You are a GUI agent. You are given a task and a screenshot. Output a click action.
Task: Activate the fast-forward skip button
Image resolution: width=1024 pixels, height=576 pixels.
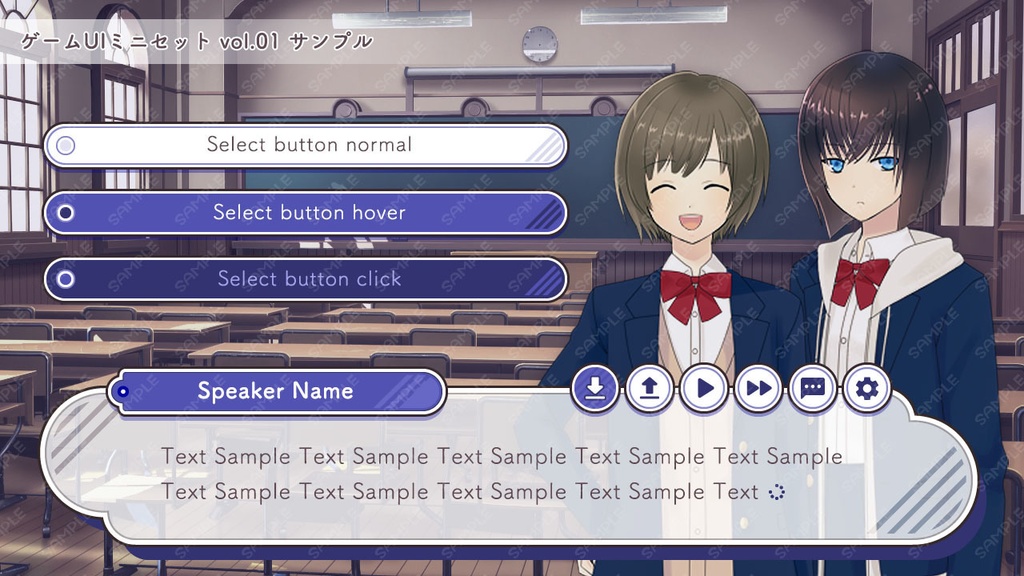[x=758, y=388]
